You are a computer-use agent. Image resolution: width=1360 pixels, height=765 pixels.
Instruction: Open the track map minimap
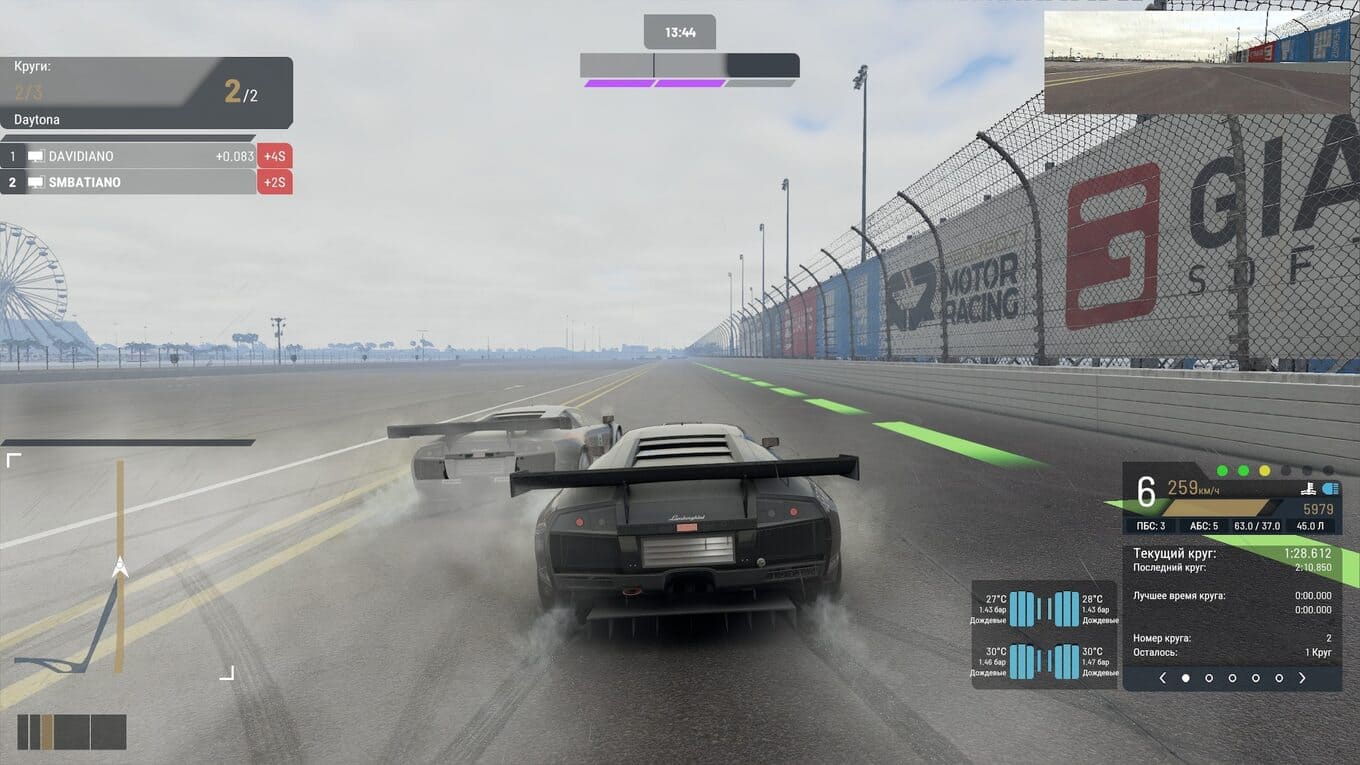pos(121,567)
